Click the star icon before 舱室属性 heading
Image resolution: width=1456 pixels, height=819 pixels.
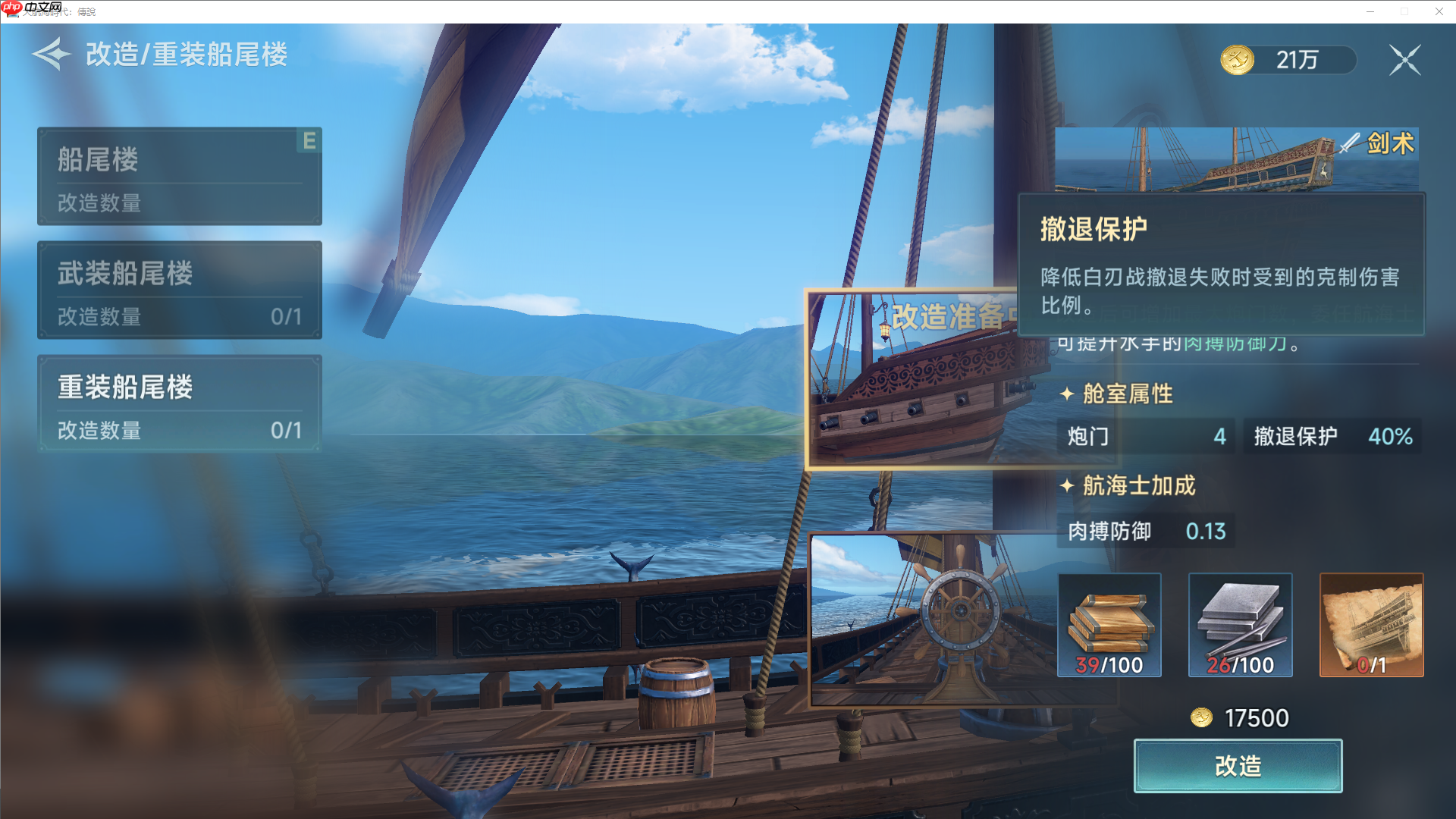coord(1067,394)
